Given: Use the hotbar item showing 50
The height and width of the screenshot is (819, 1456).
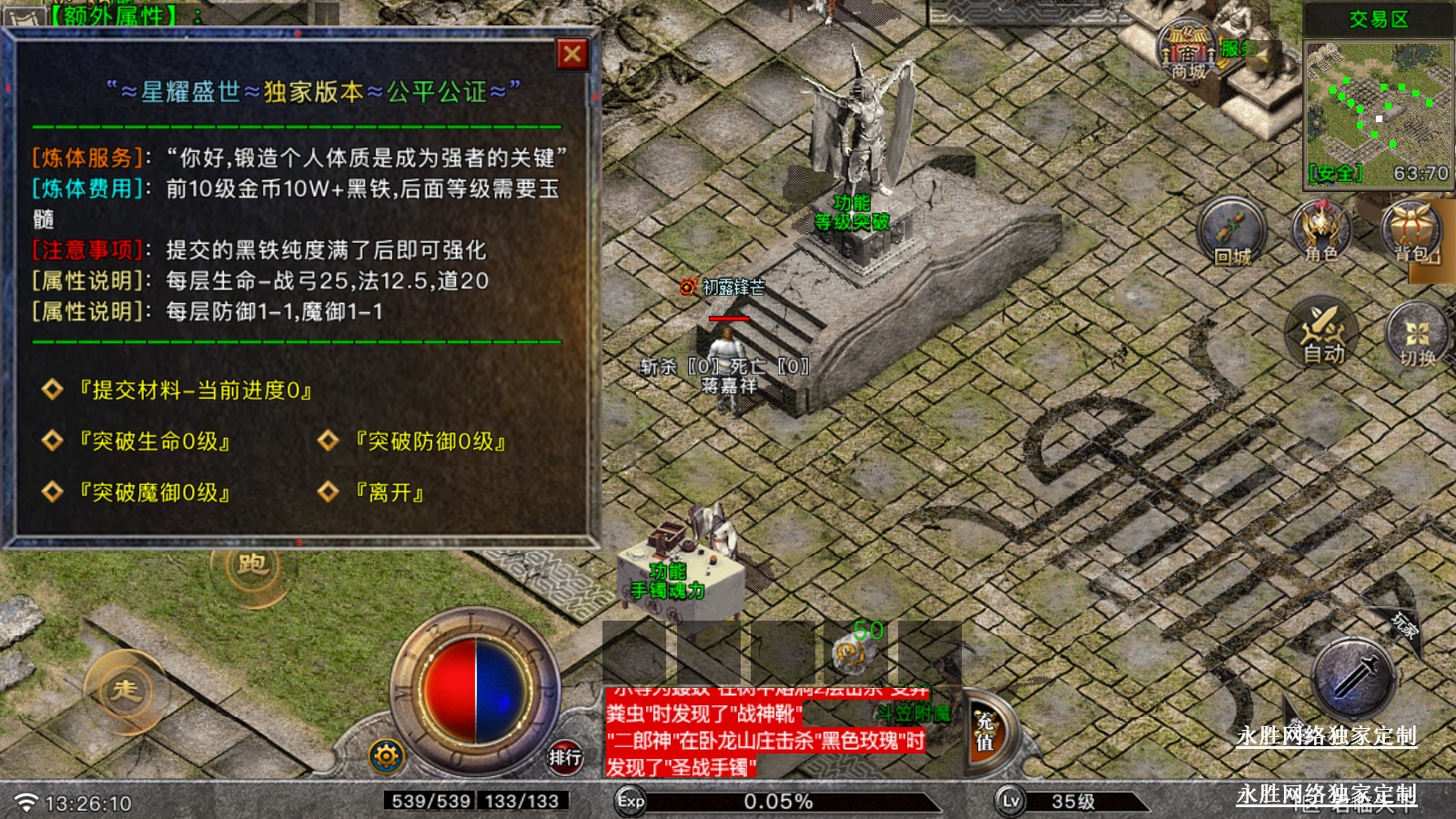Looking at the screenshot, I should pyautogui.click(x=855, y=649).
